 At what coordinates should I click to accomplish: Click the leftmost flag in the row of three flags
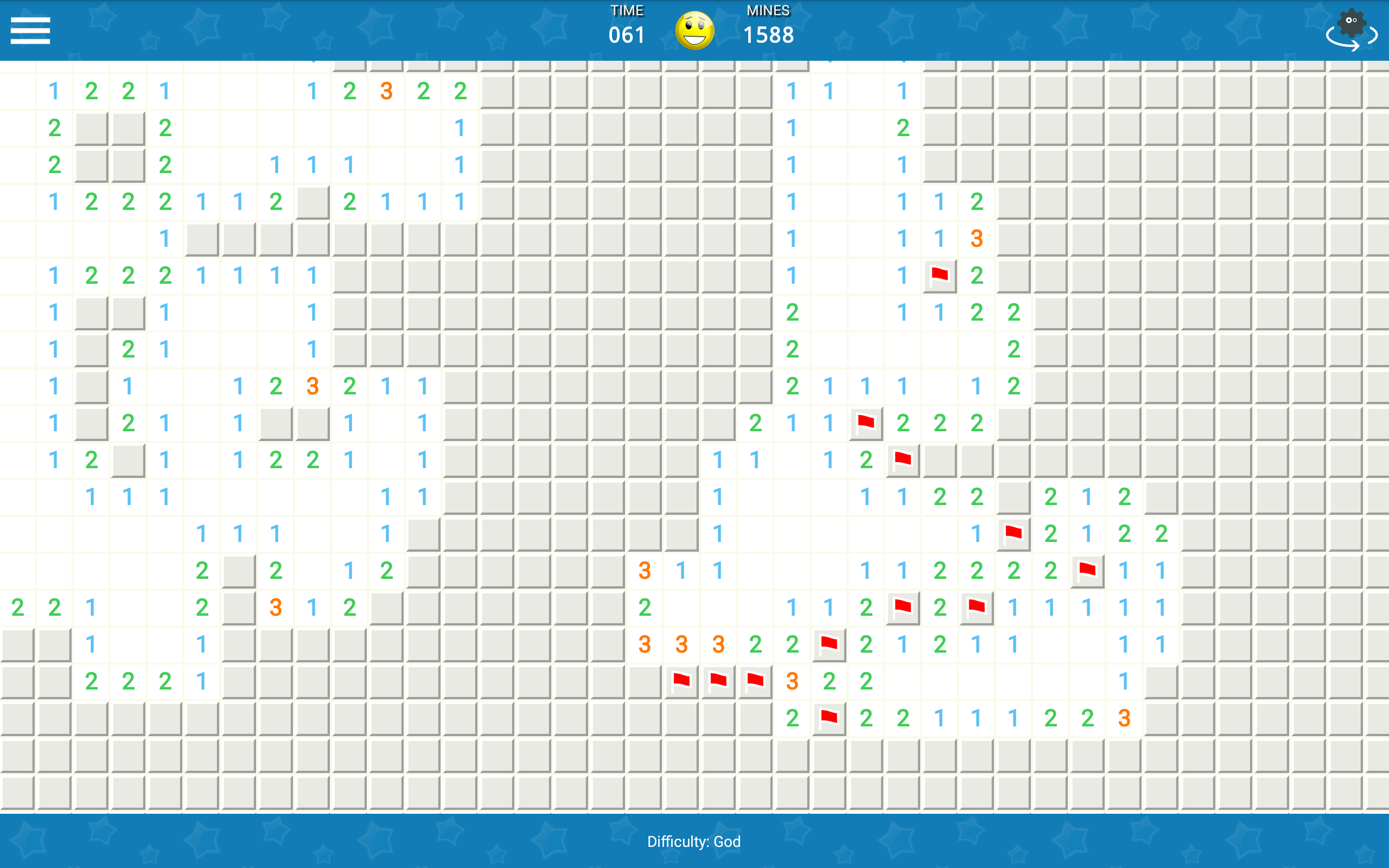click(681, 682)
